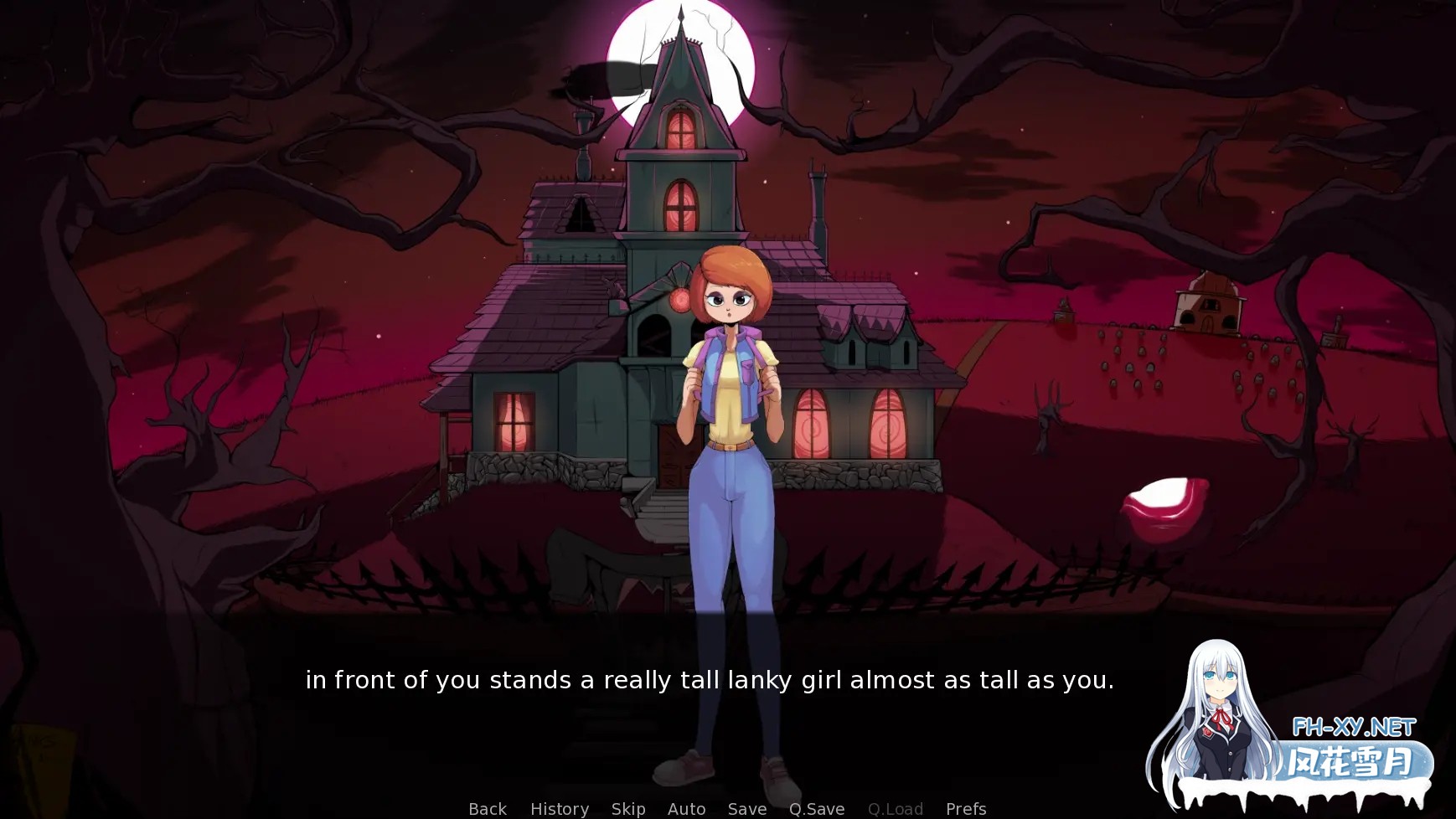Viewport: 1456px width, 819px height.
Task: Toggle Auto-forward mode
Action: 686,807
